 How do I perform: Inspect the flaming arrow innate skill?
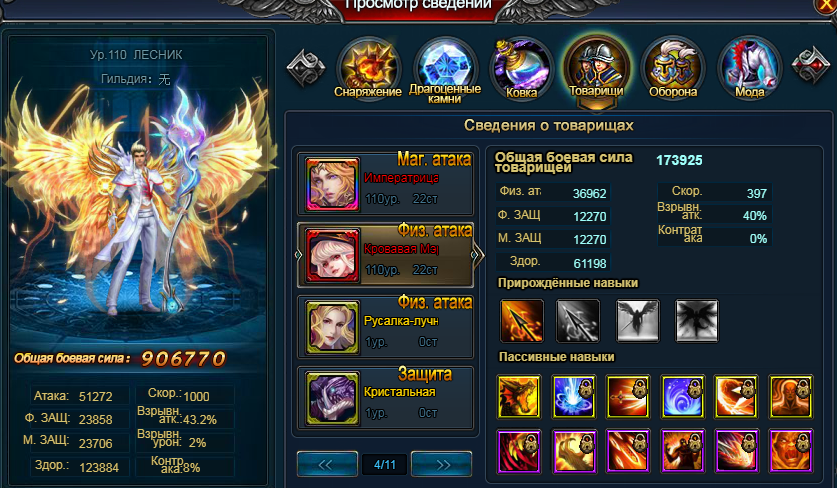(521, 321)
